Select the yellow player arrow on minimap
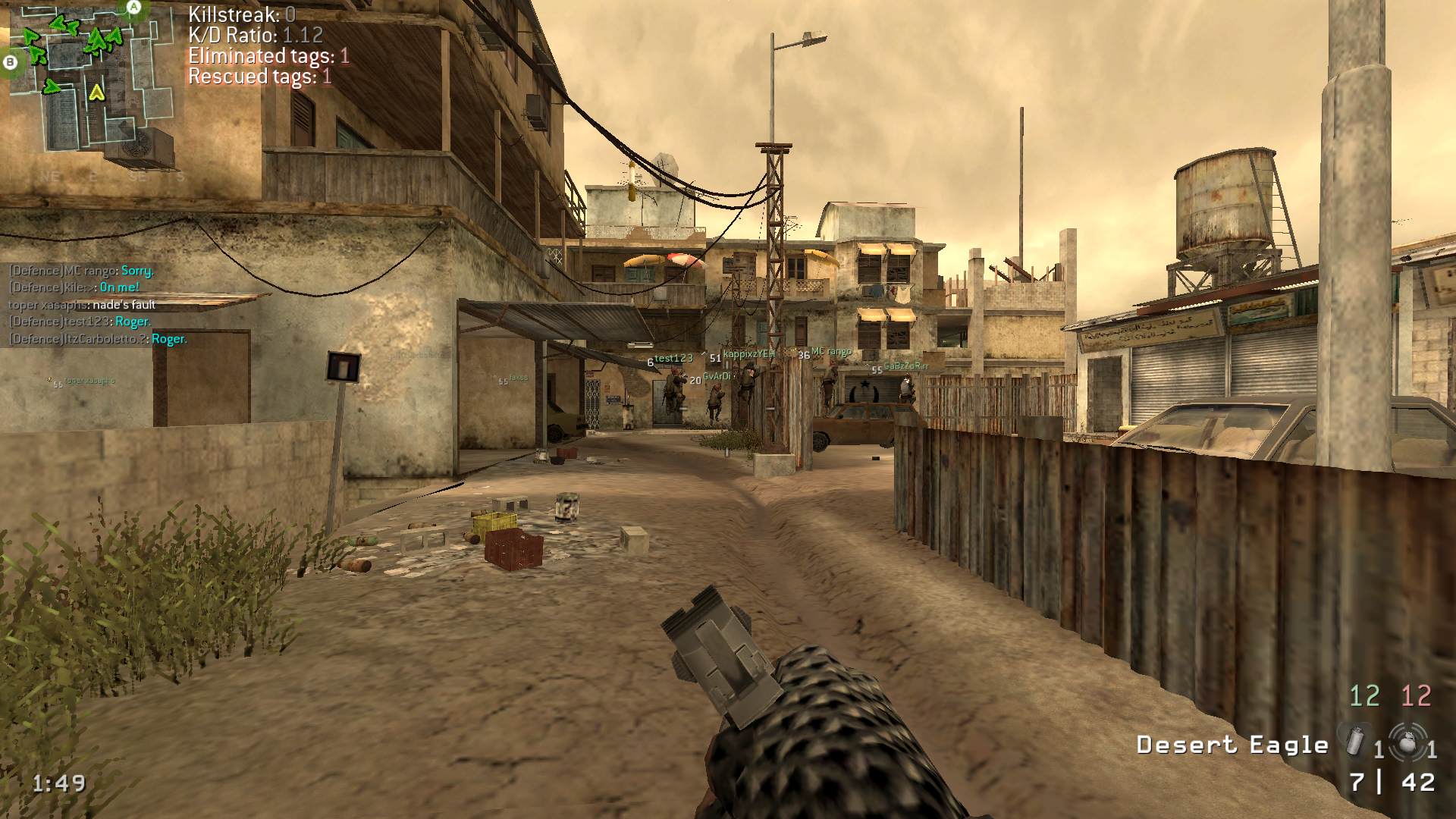Viewport: 1456px width, 819px height. pyautogui.click(x=96, y=93)
